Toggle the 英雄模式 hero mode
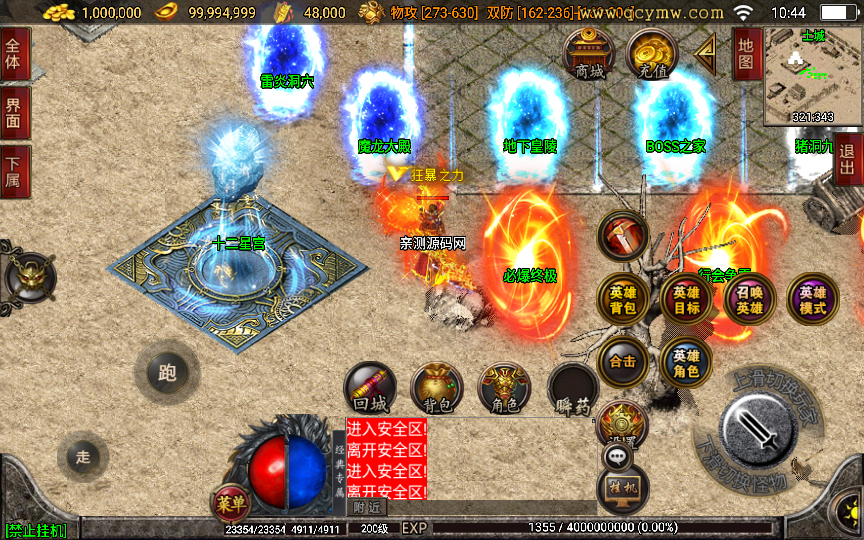The image size is (864, 540). pyautogui.click(x=813, y=299)
